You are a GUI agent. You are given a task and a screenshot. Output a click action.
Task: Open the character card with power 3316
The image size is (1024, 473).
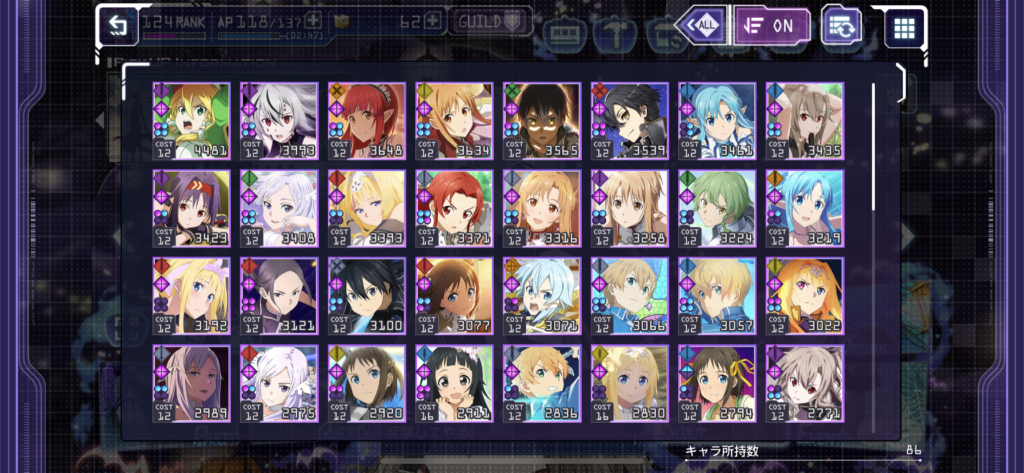coord(542,208)
